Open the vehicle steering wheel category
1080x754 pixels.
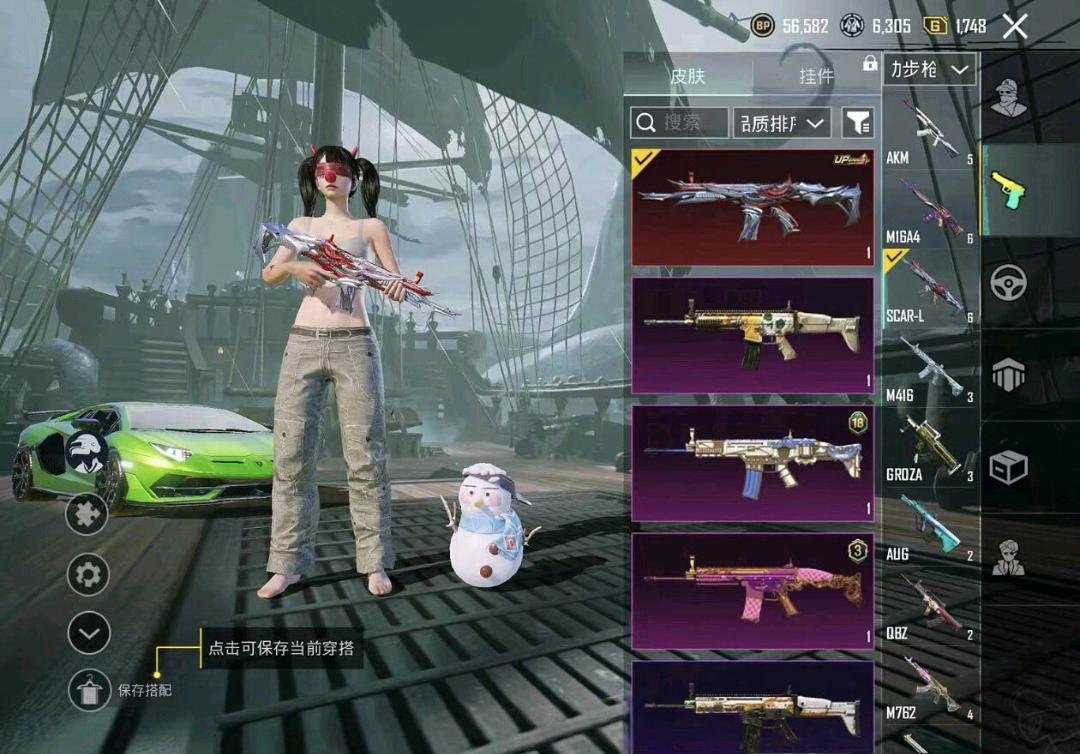coord(1008,282)
